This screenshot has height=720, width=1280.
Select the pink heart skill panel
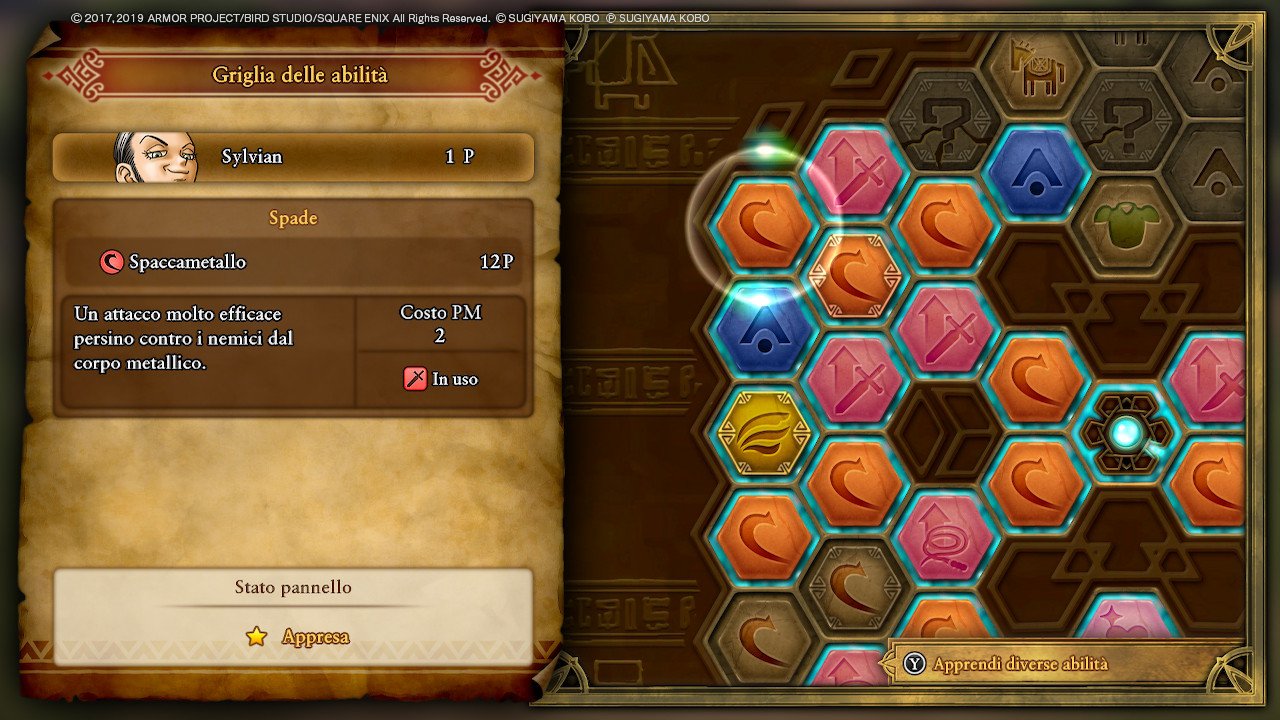1127,628
